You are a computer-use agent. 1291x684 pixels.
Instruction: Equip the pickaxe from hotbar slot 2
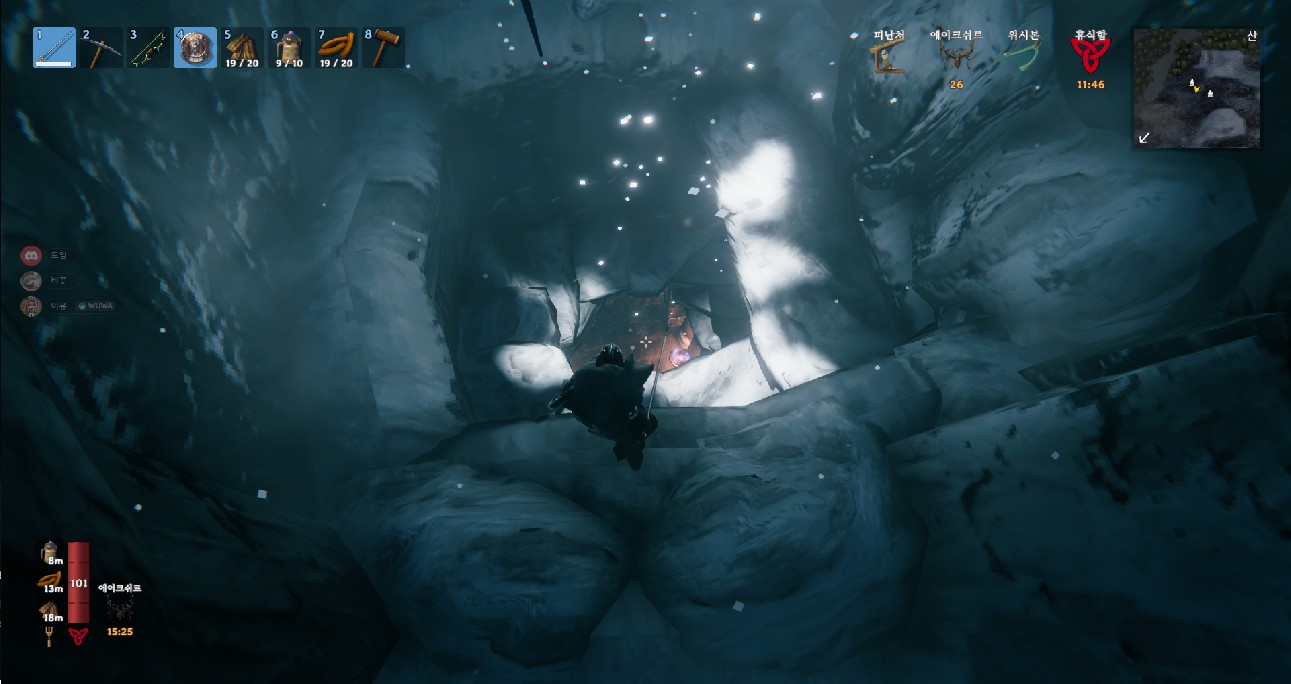point(101,47)
